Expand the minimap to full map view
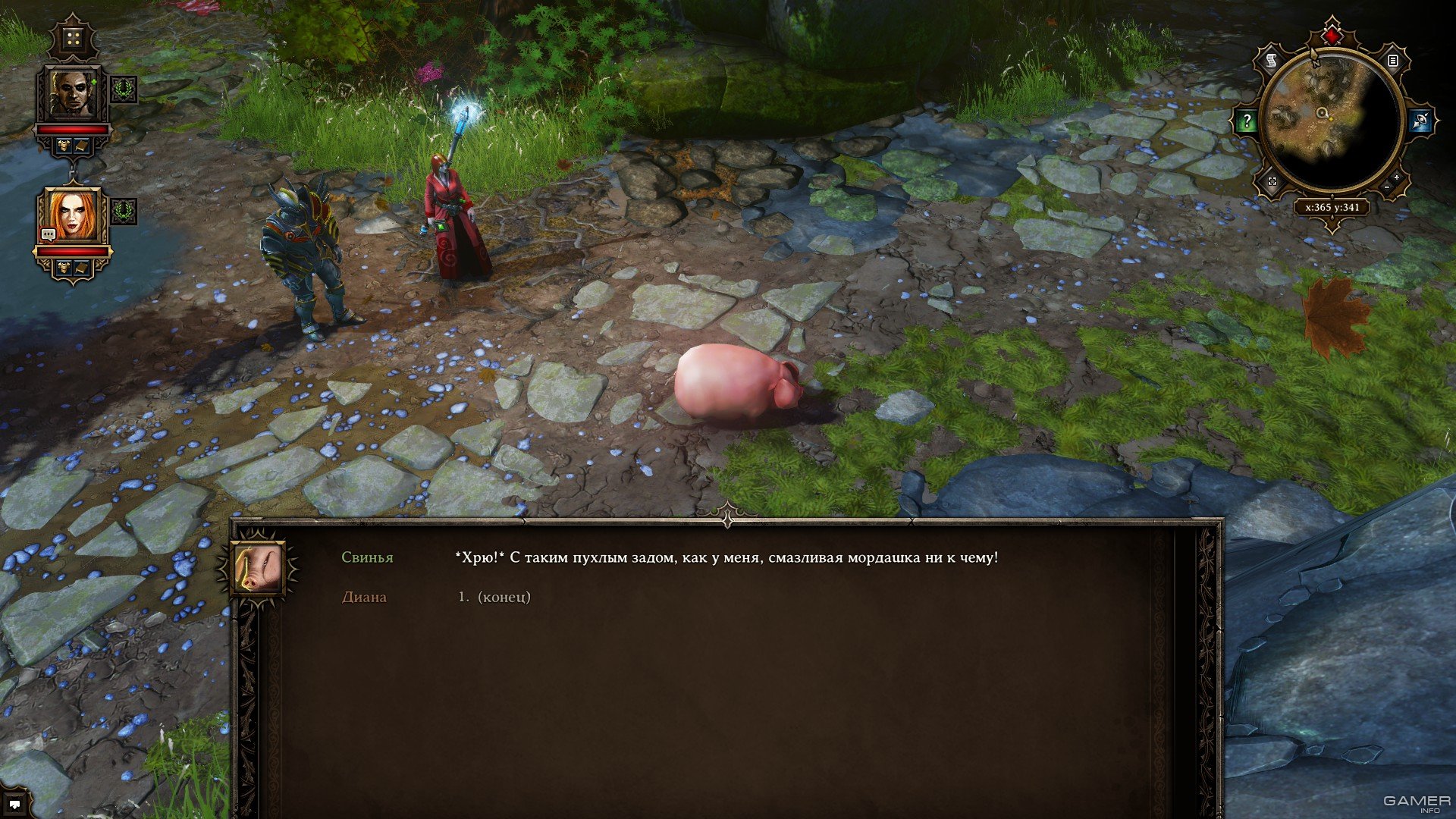Screen dimensions: 1456x819 (x=1272, y=182)
